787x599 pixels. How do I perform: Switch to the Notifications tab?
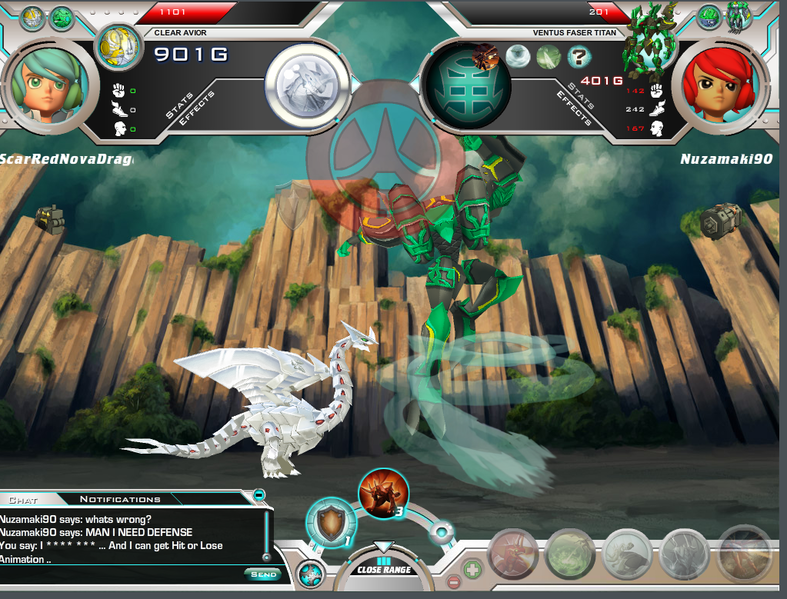pyautogui.click(x=120, y=499)
